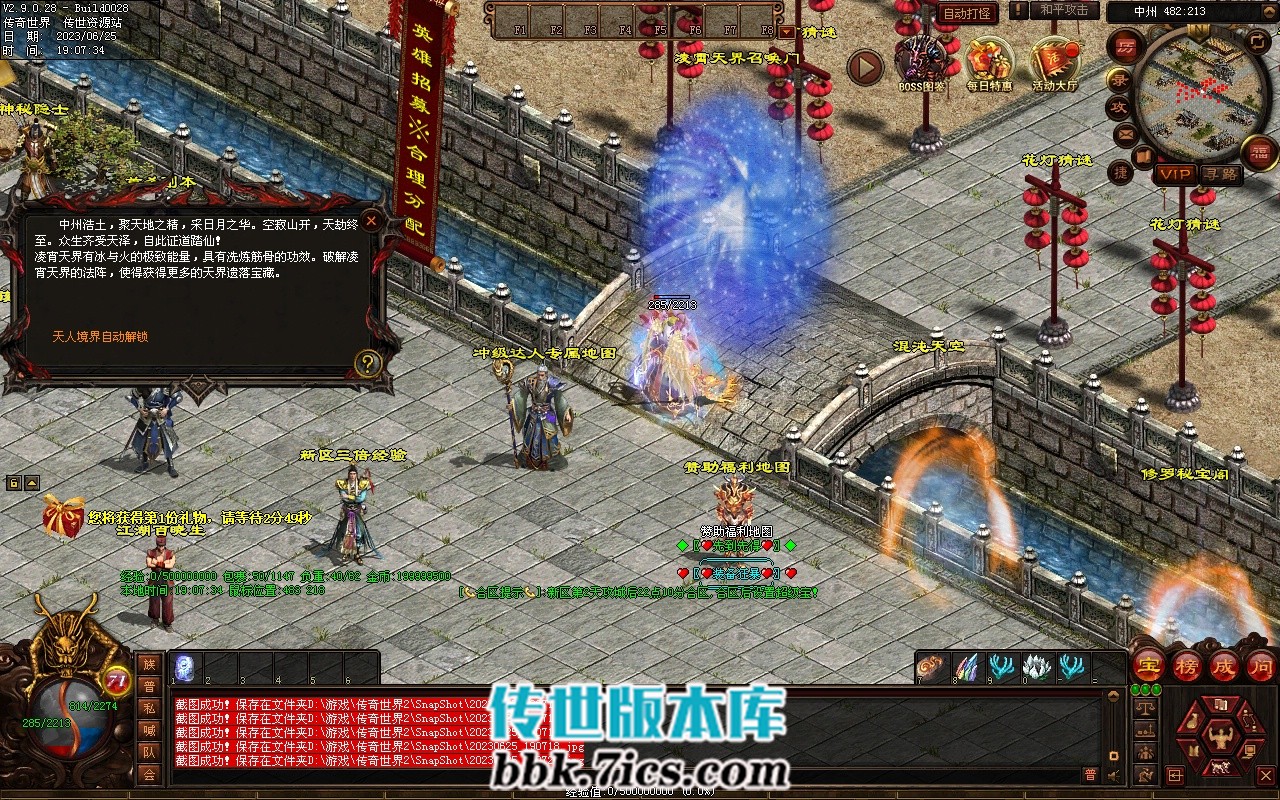Open the VIP button
The image size is (1280, 800).
pos(1176,174)
